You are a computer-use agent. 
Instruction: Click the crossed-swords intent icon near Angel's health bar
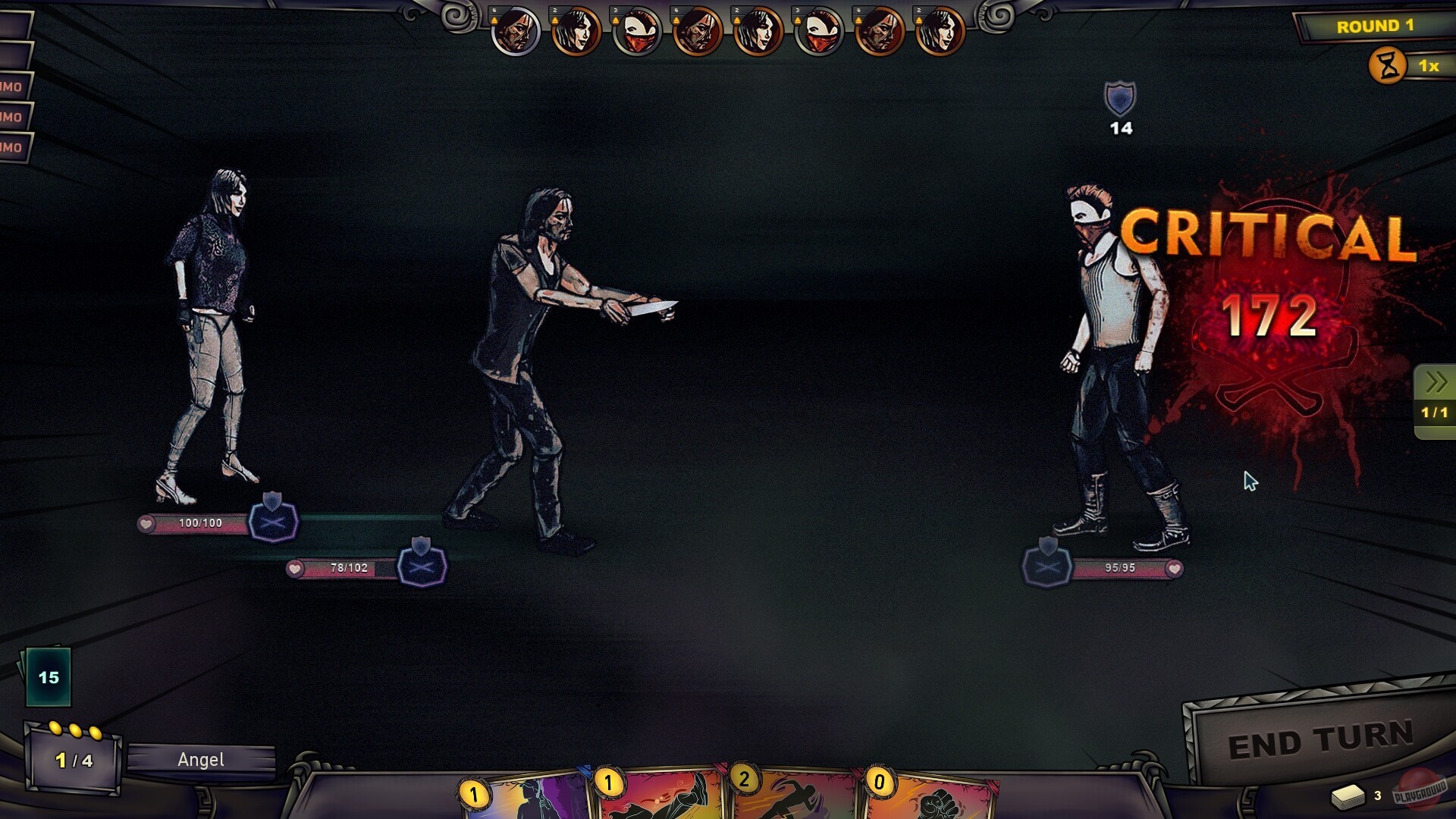point(274,521)
